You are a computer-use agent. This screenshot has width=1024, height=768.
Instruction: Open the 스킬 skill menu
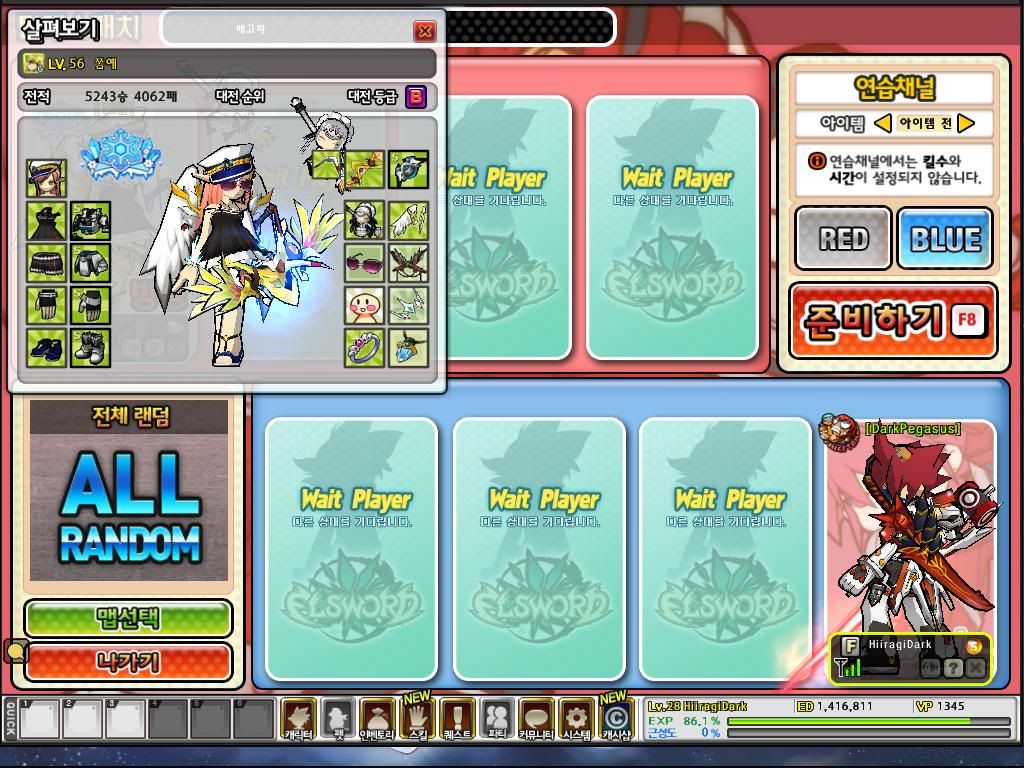coord(417,717)
